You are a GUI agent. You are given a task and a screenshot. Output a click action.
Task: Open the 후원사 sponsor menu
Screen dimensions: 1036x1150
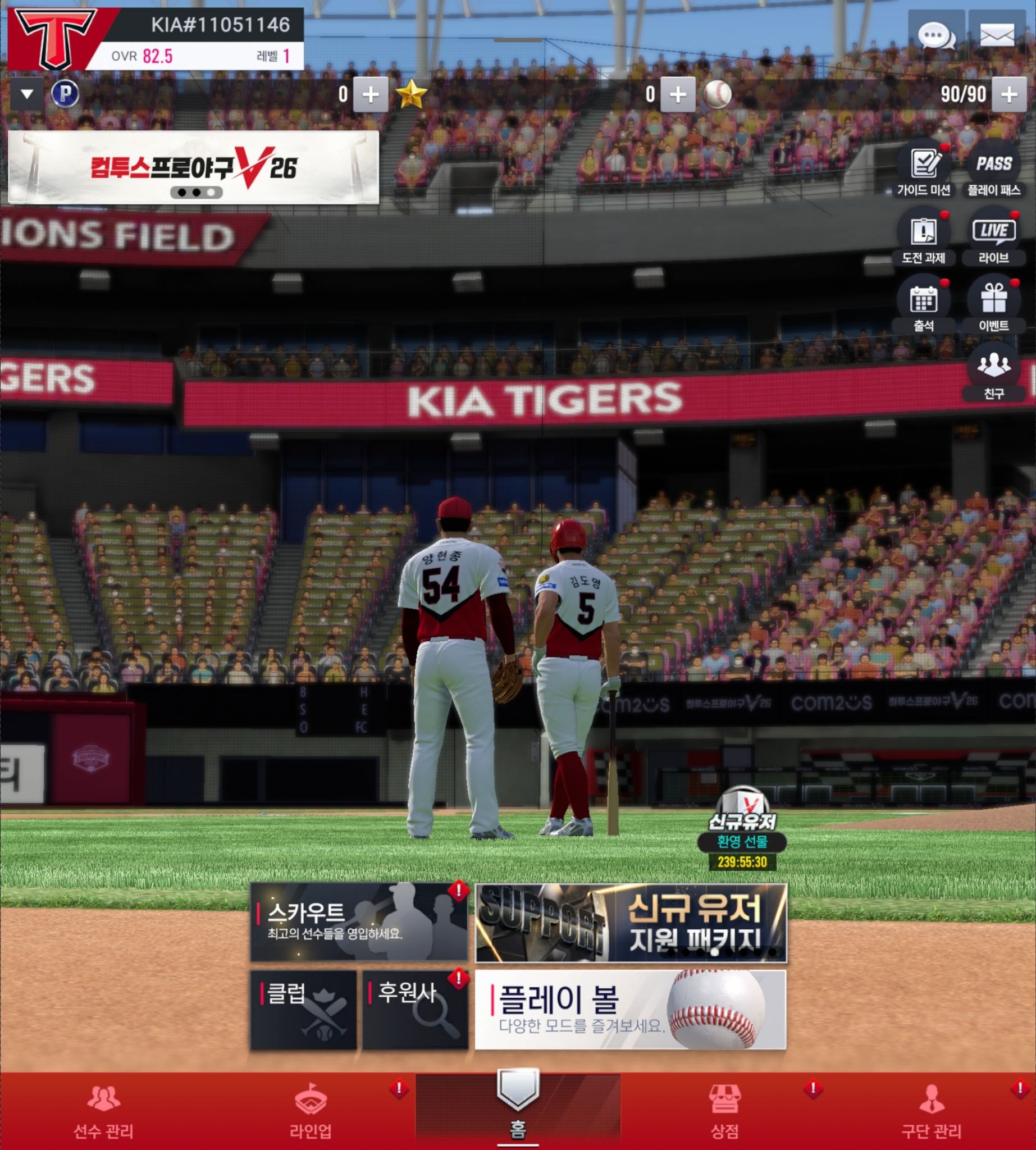pyautogui.click(x=415, y=1010)
